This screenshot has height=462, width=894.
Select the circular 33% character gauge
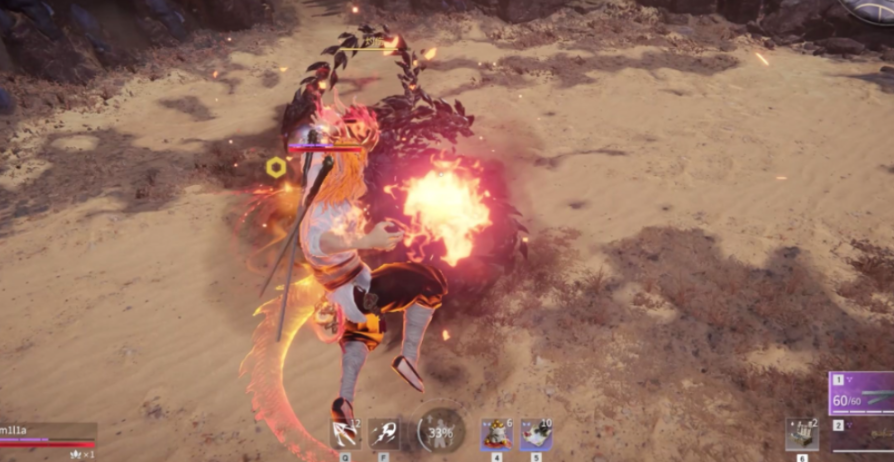pyautogui.click(x=440, y=430)
